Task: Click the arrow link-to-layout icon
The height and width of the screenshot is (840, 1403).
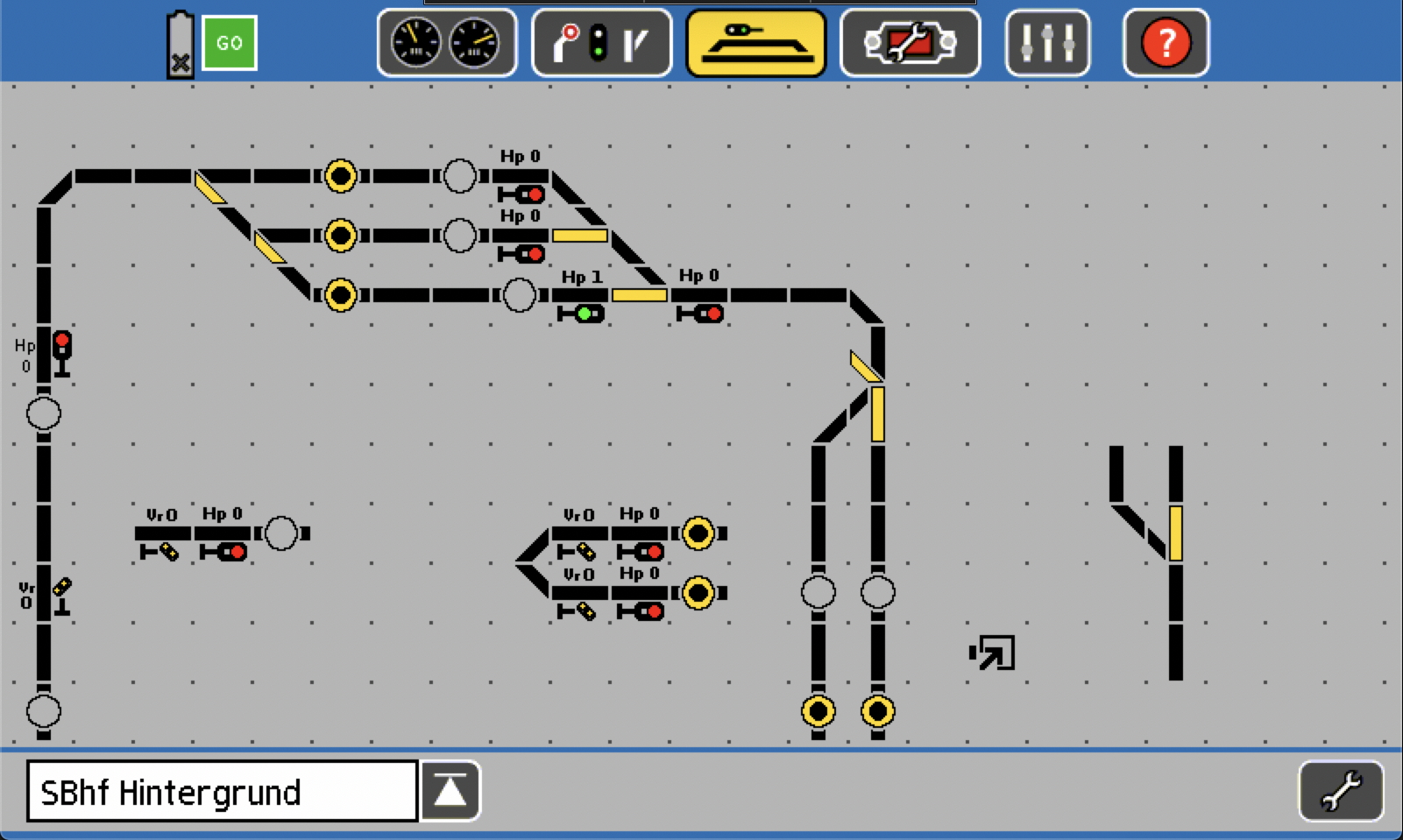Action: coord(993,653)
